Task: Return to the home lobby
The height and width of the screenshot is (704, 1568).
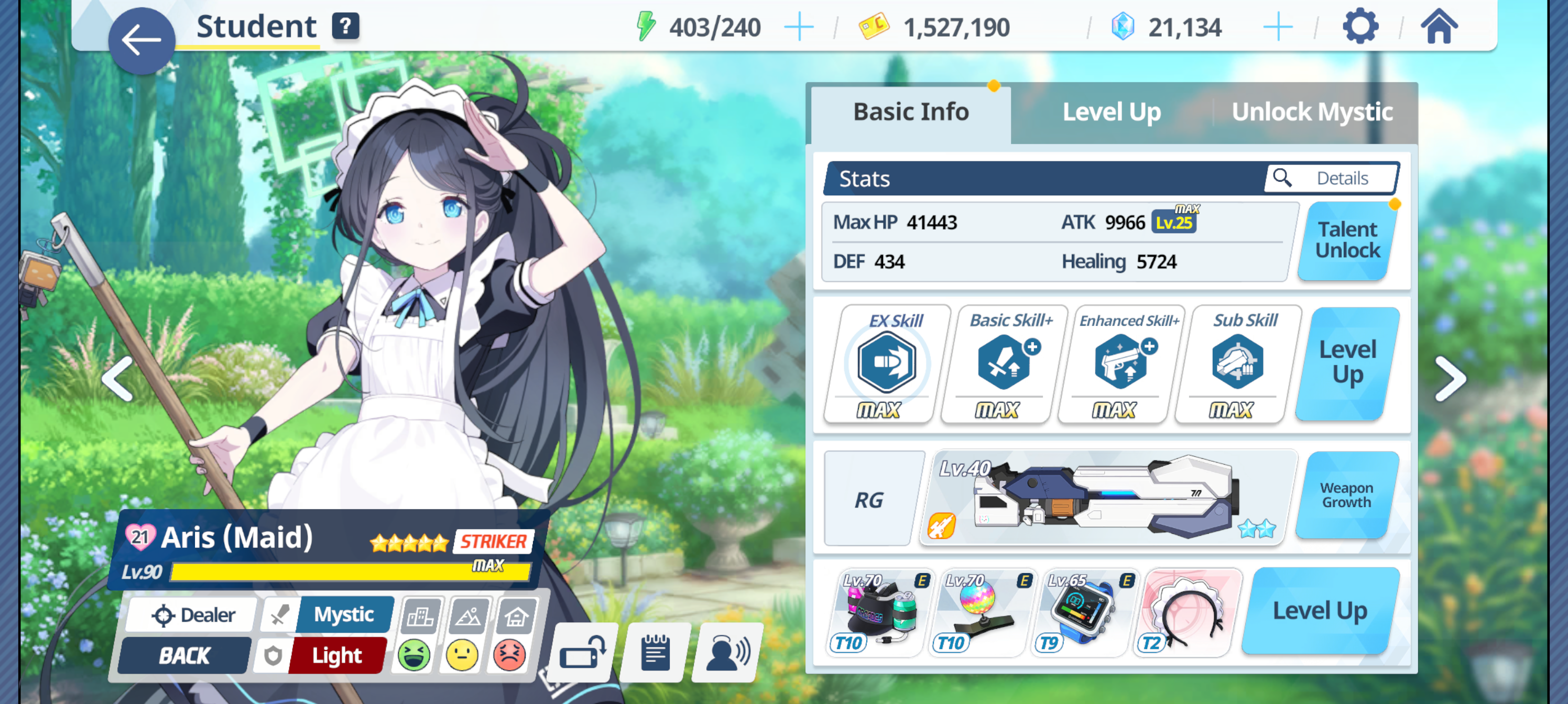Action: click(1439, 27)
